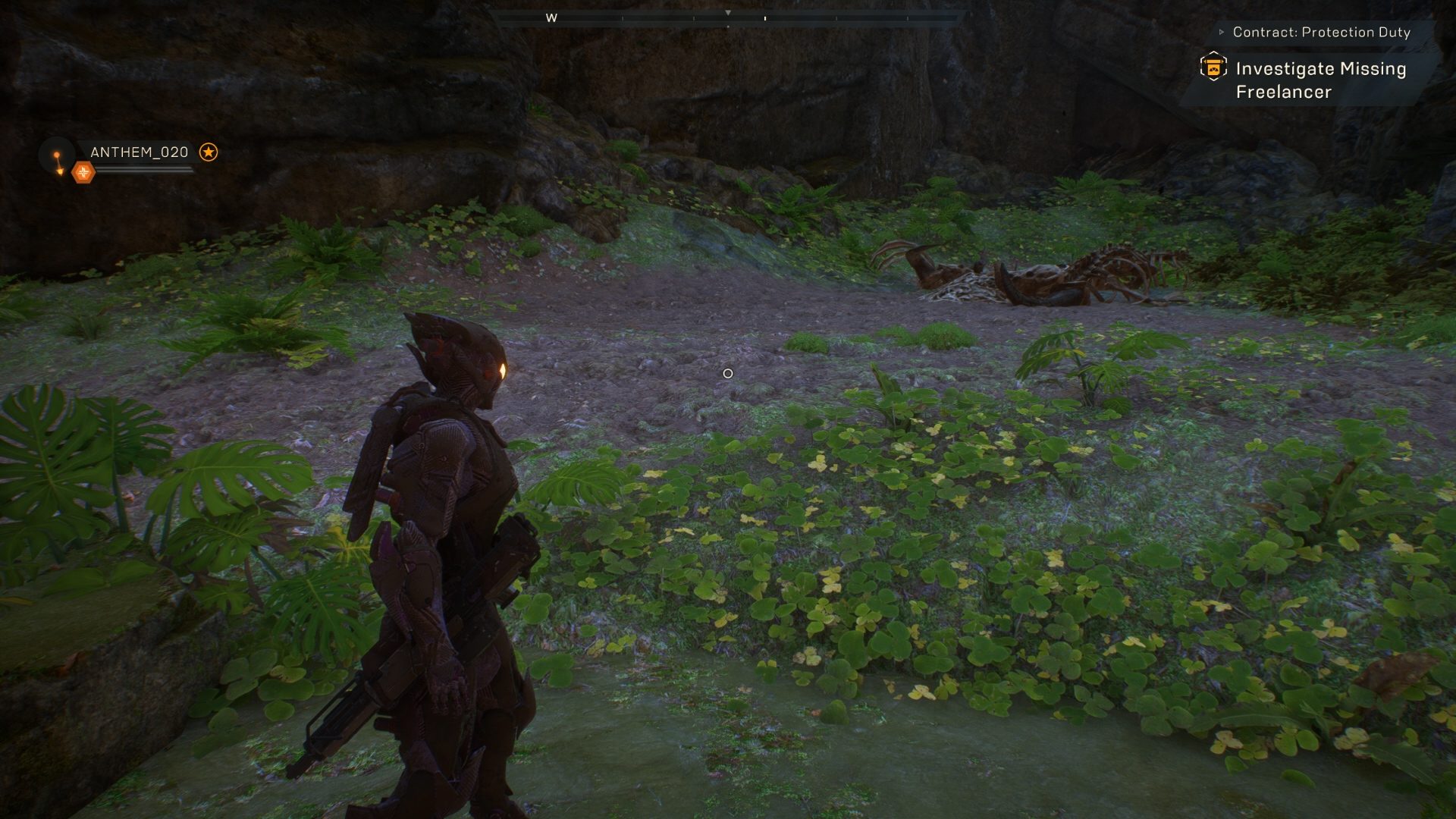Click the lower shield bar segment on the nameplate
The image size is (1456, 819).
pyautogui.click(x=144, y=171)
